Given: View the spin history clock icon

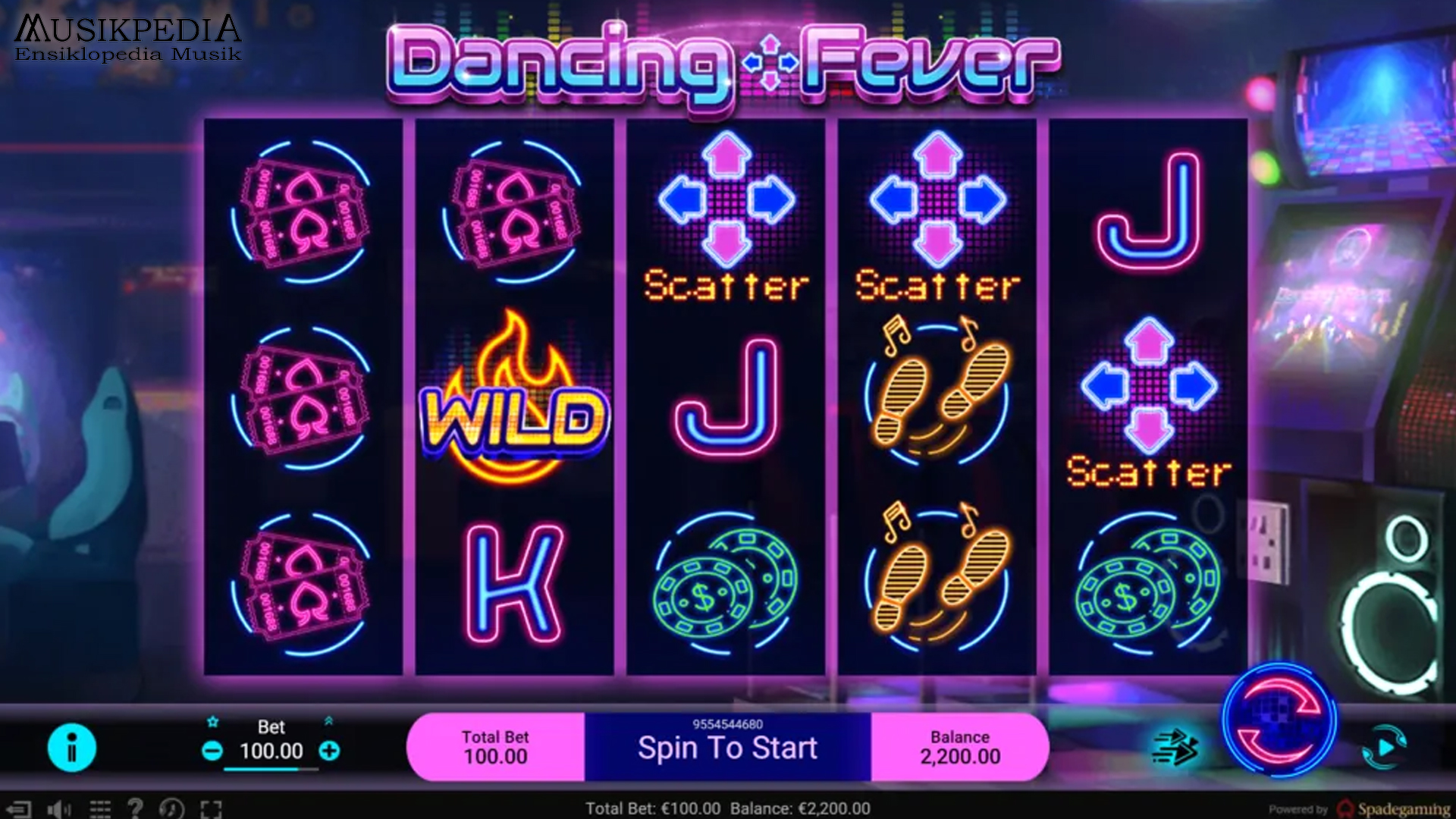Looking at the screenshot, I should pos(171,807).
